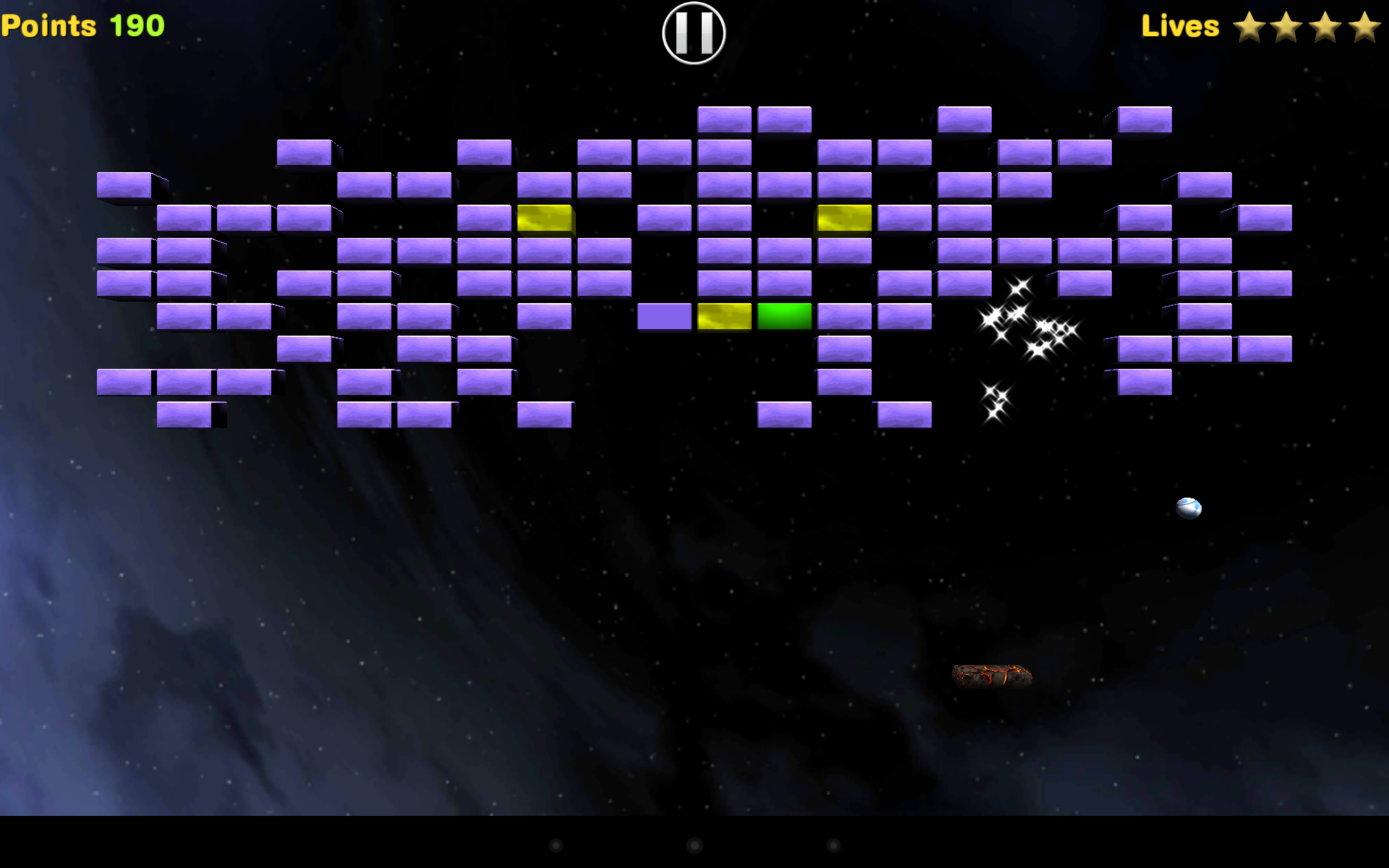Tap the Lives label at top right
The height and width of the screenshot is (868, 1389).
1181,25
